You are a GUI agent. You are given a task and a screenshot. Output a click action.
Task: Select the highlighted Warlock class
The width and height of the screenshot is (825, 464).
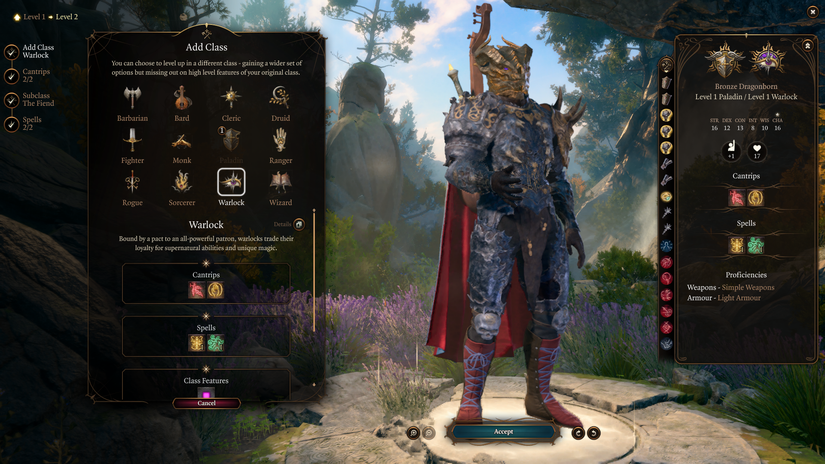pos(231,182)
